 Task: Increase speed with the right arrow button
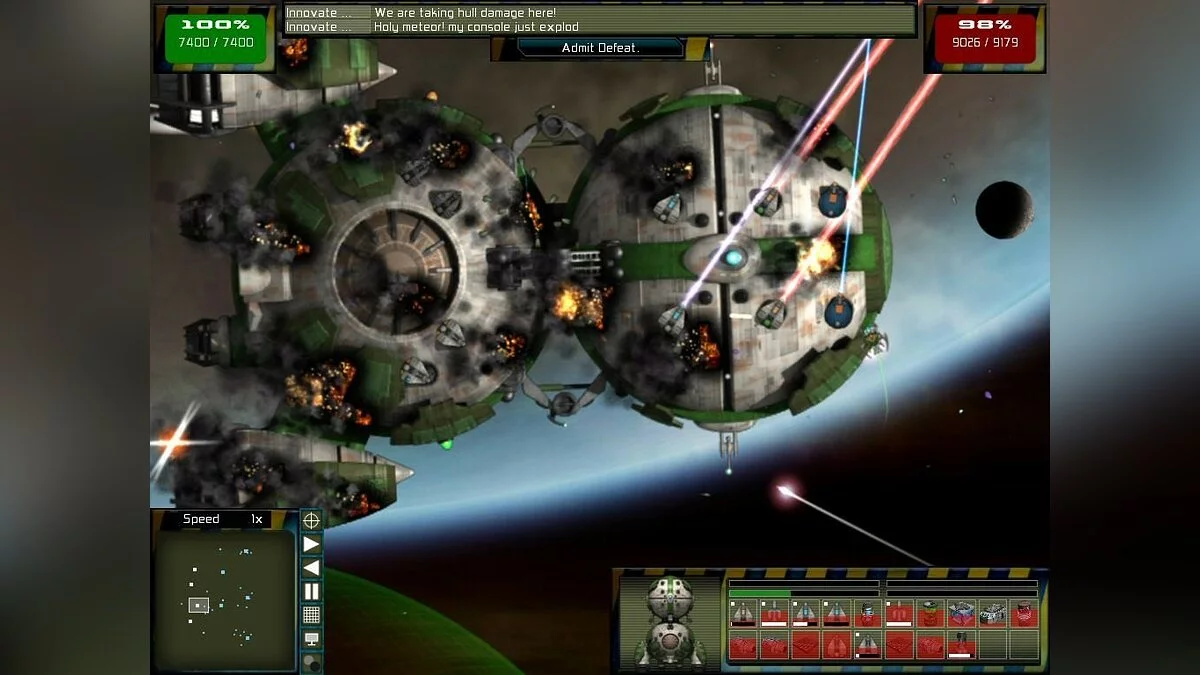[311, 544]
